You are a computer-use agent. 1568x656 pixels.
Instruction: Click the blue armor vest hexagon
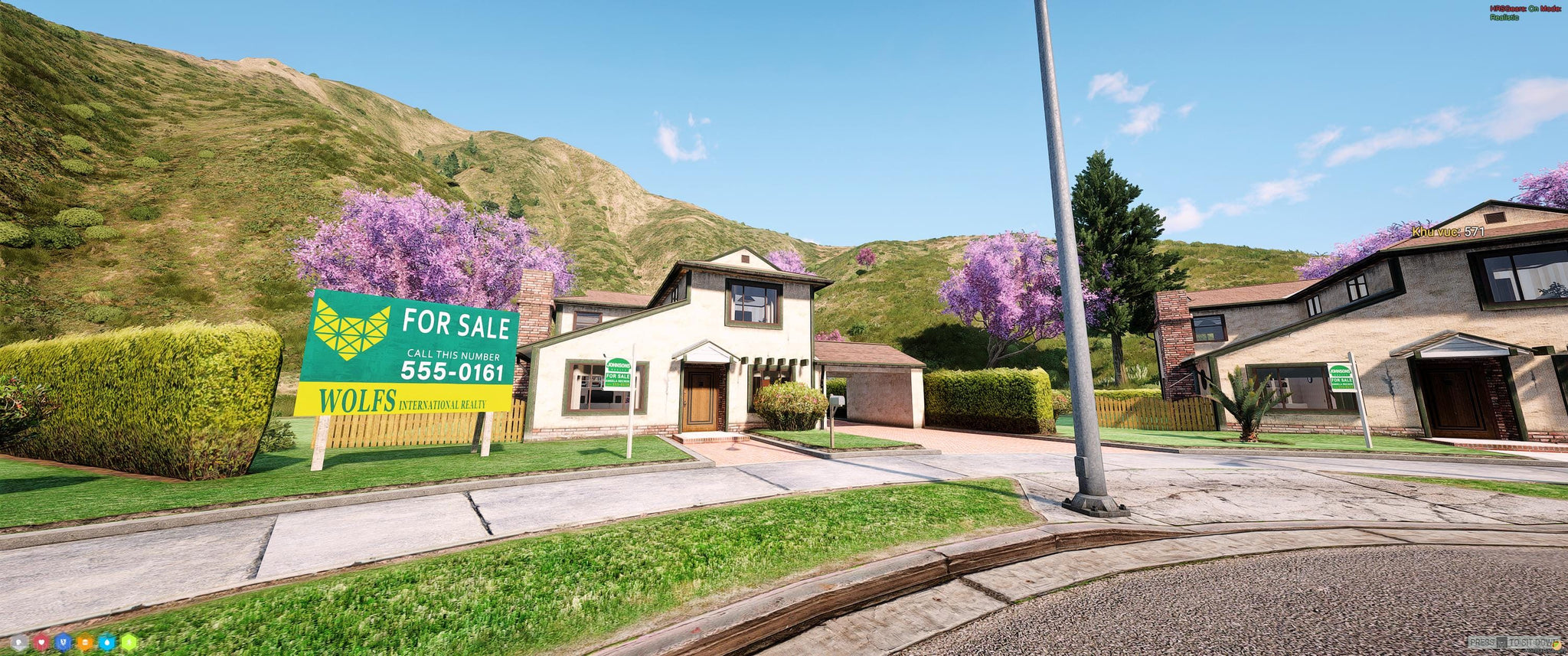pyautogui.click(x=63, y=642)
